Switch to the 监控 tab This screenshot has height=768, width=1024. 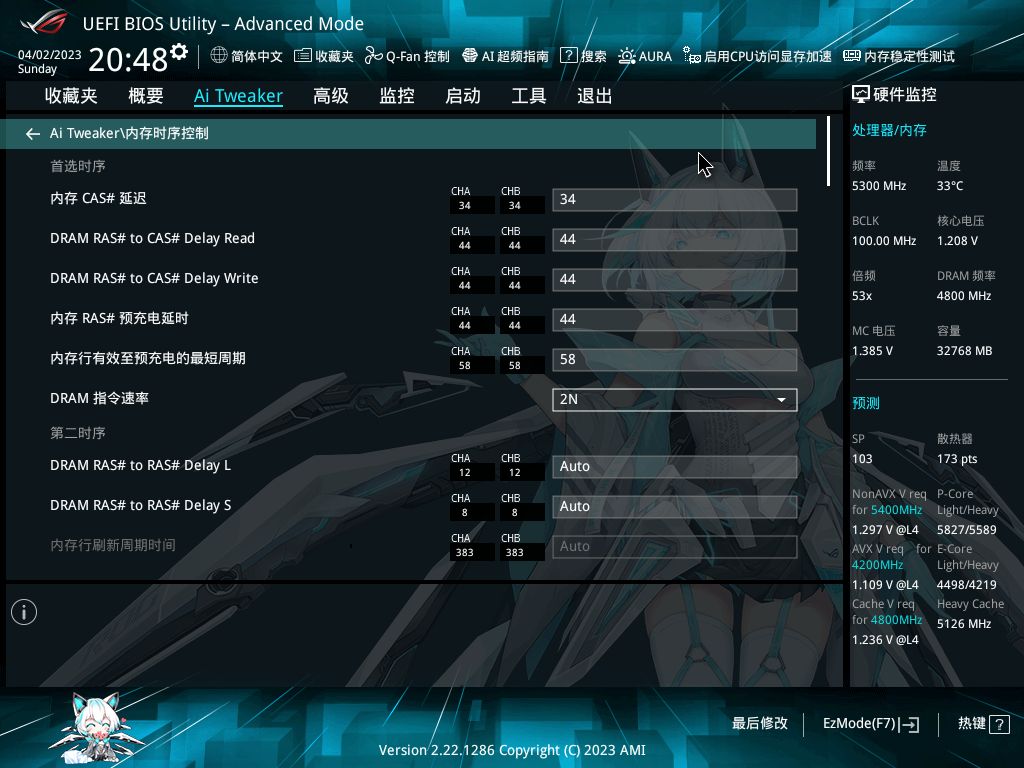397,96
